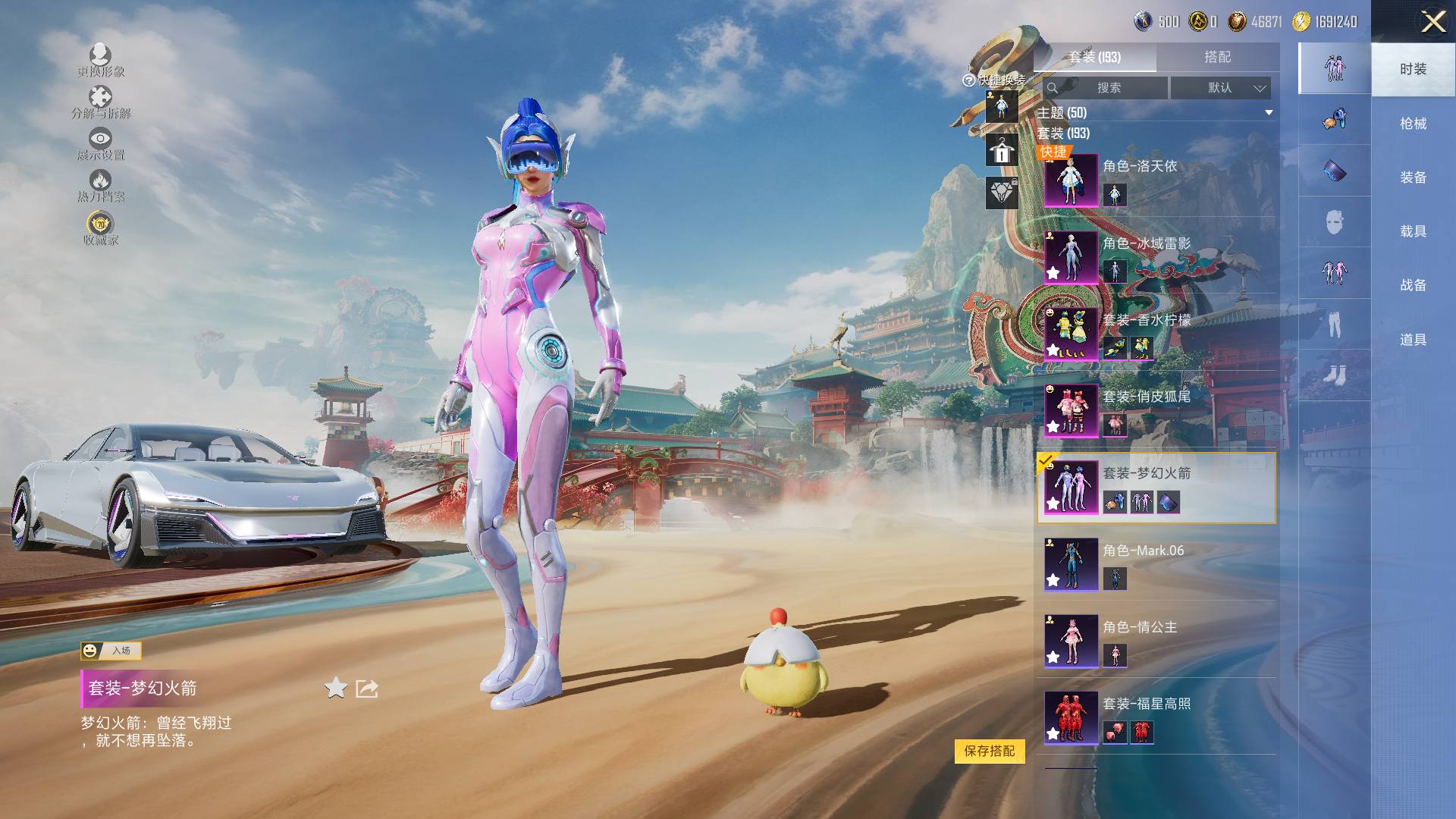Open the 枪械 category
Viewport: 1456px width, 819px height.
1412,123
